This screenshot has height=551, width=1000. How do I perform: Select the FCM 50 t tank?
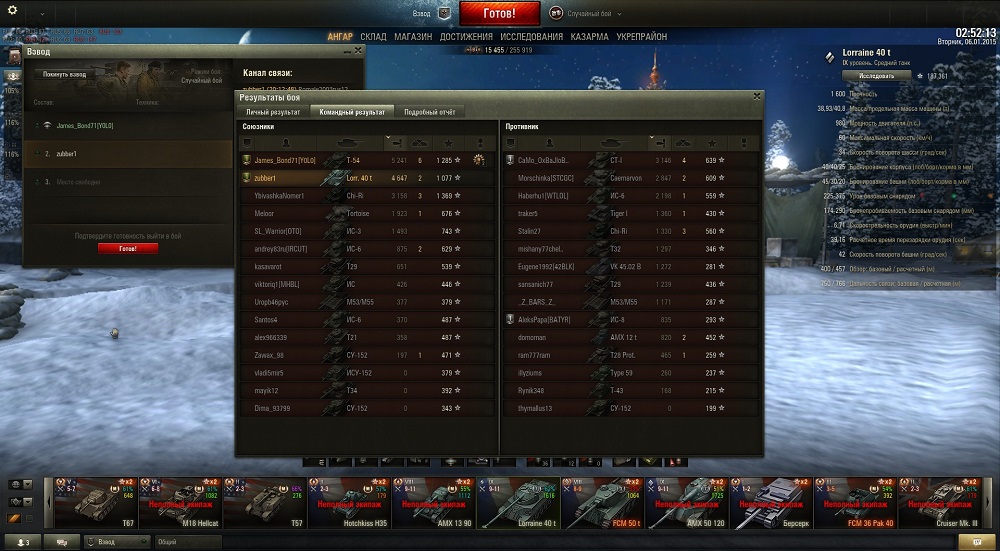tap(603, 503)
